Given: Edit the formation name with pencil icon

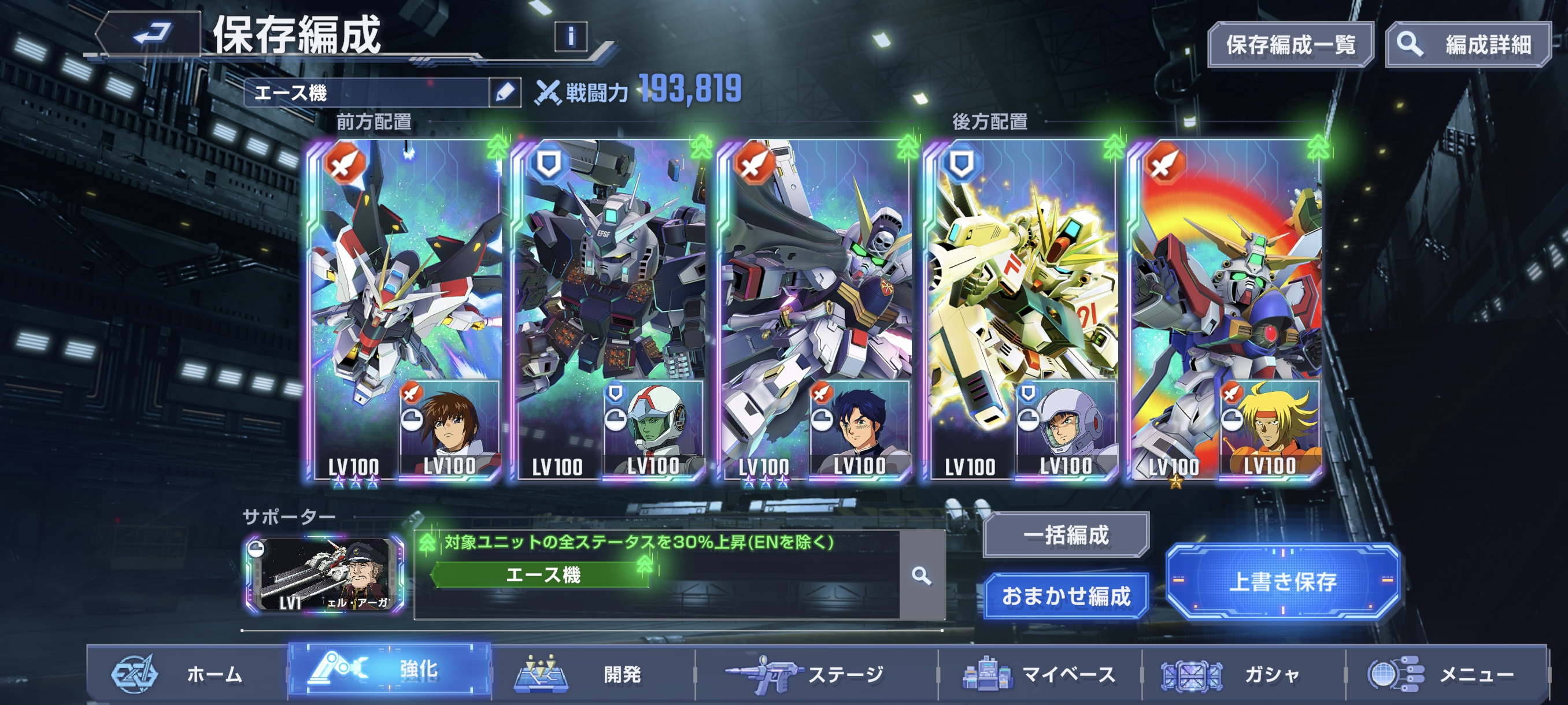Looking at the screenshot, I should click(505, 92).
